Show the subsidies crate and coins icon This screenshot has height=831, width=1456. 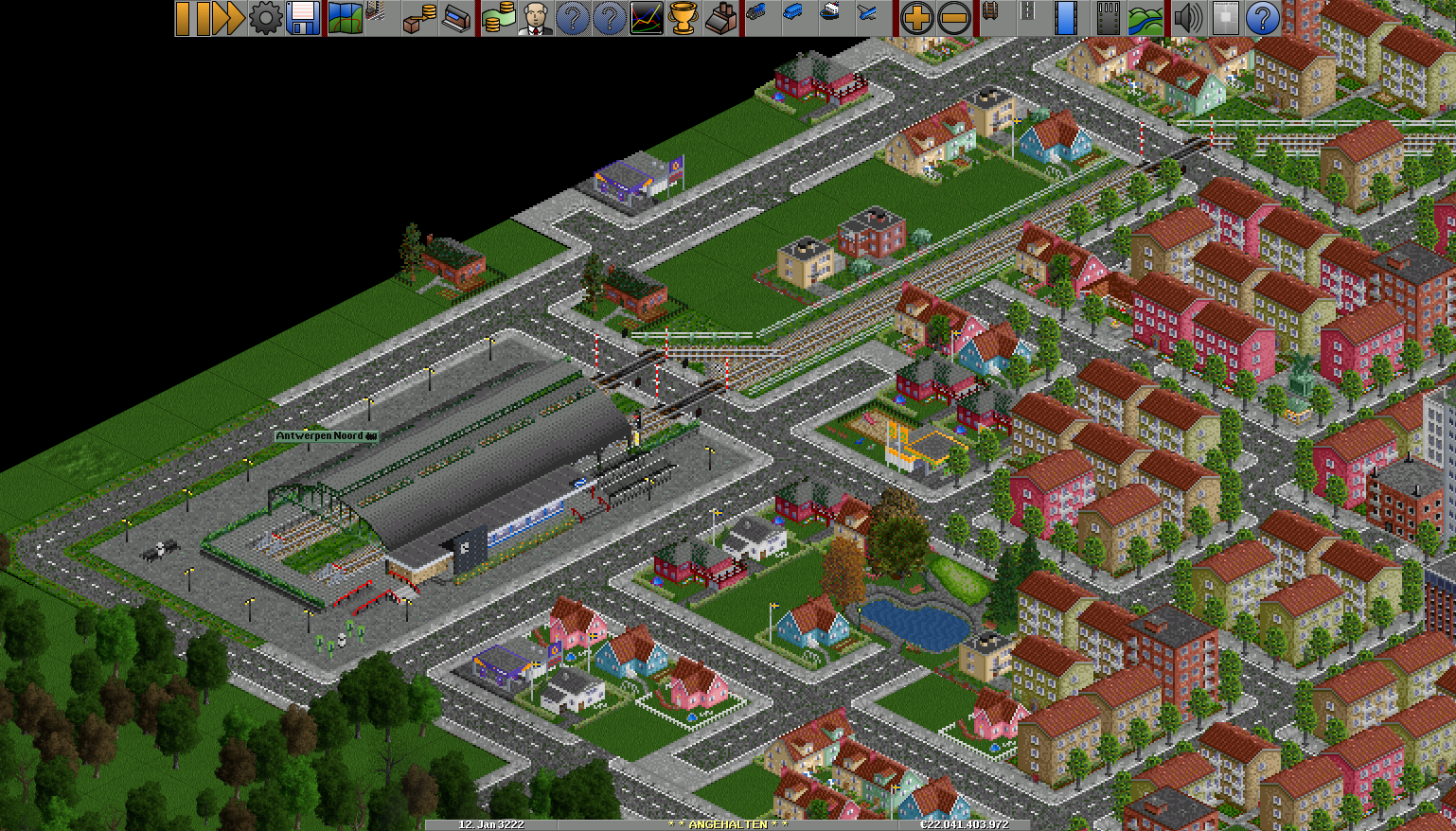pyautogui.click(x=419, y=18)
